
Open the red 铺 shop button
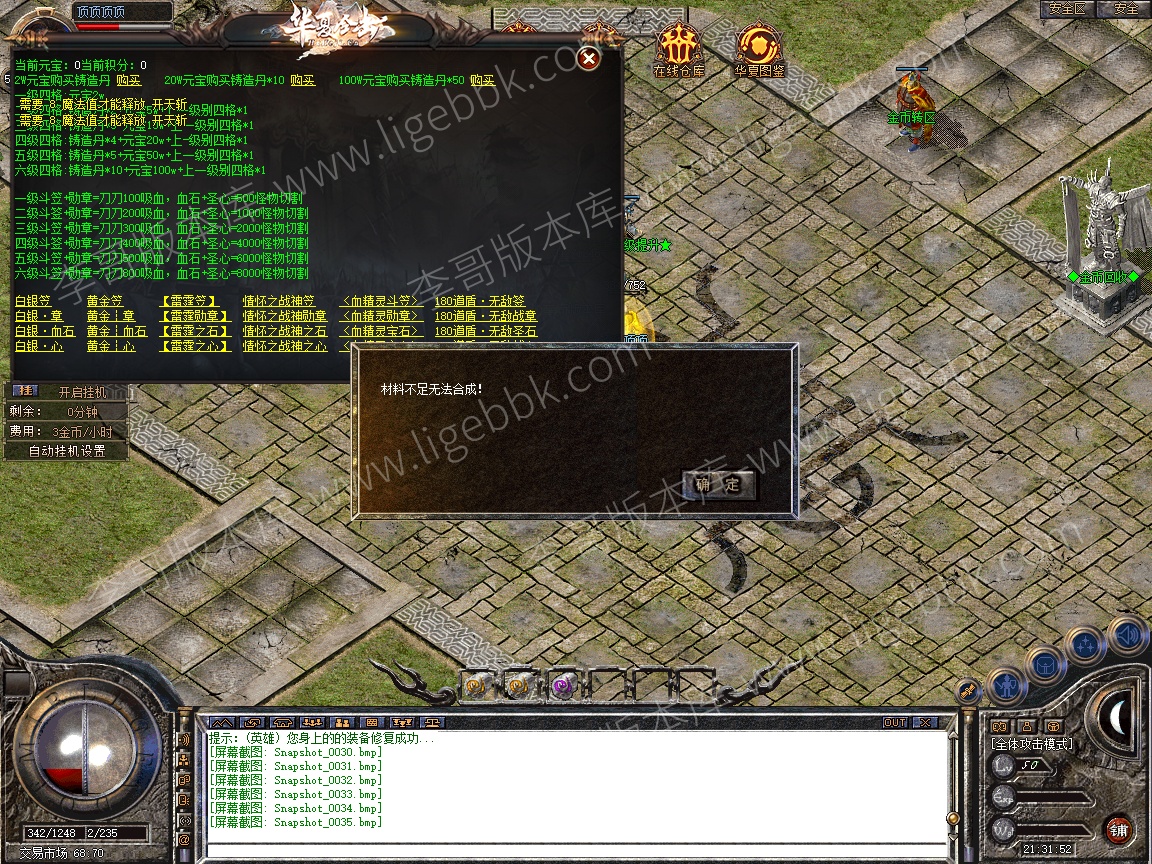pos(1118,830)
